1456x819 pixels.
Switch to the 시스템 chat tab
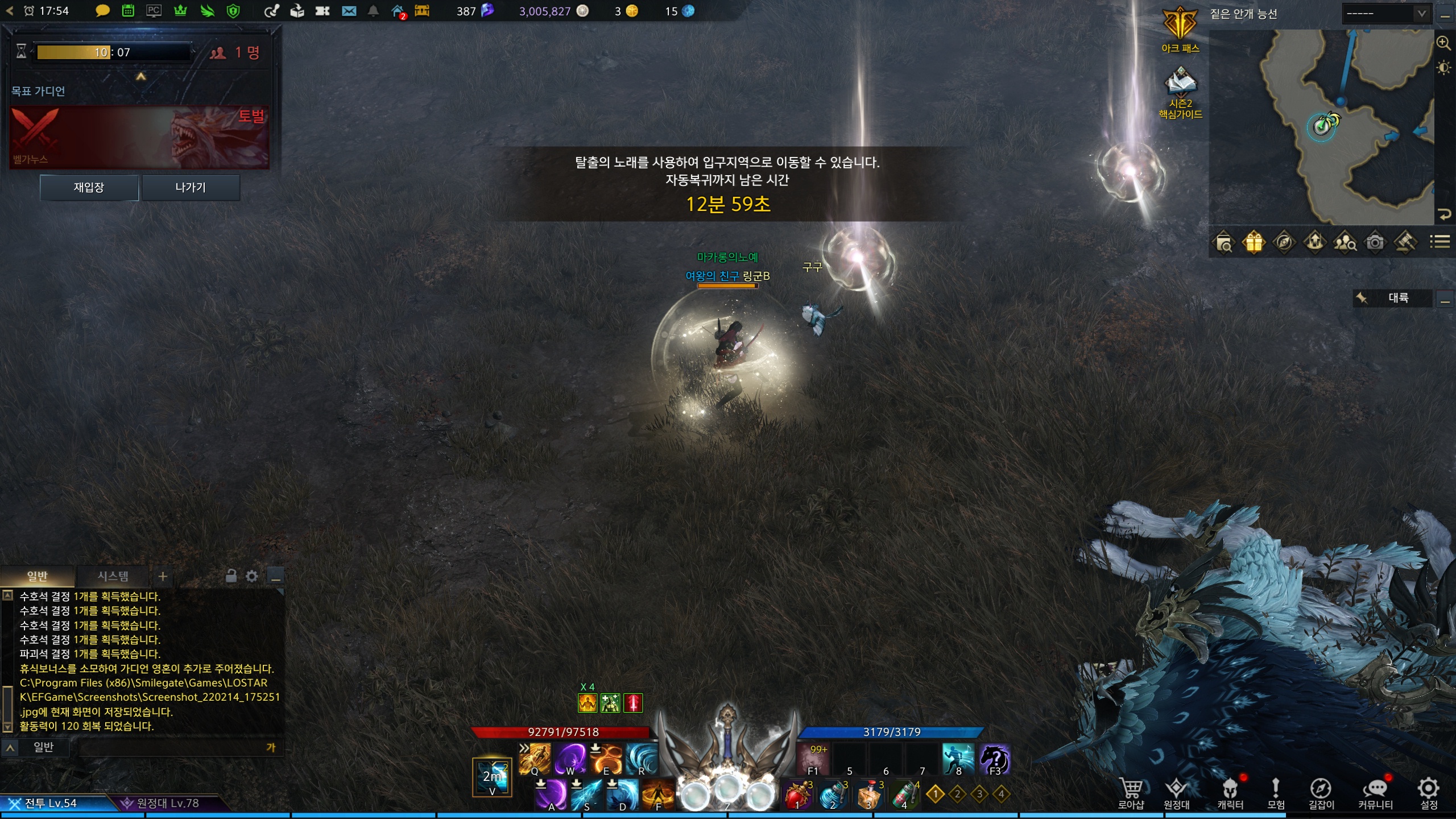113,576
